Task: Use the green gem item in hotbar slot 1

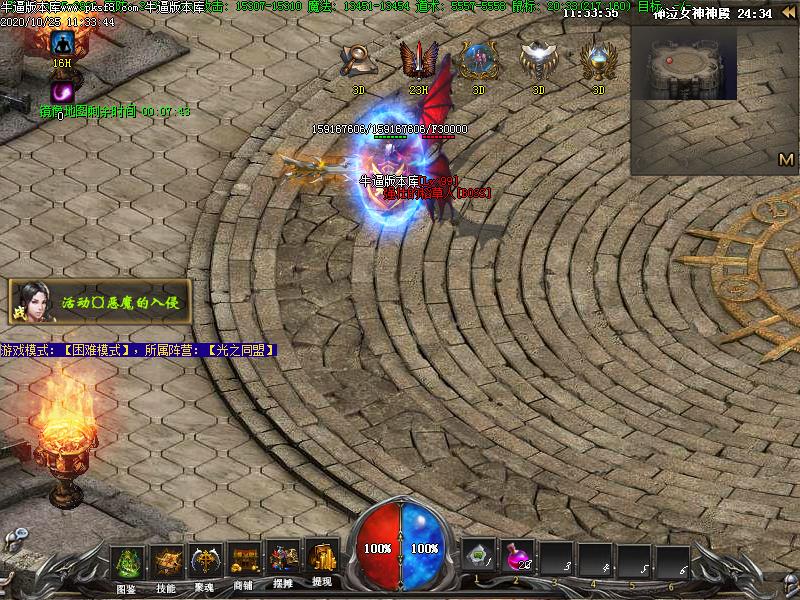Action: click(478, 558)
